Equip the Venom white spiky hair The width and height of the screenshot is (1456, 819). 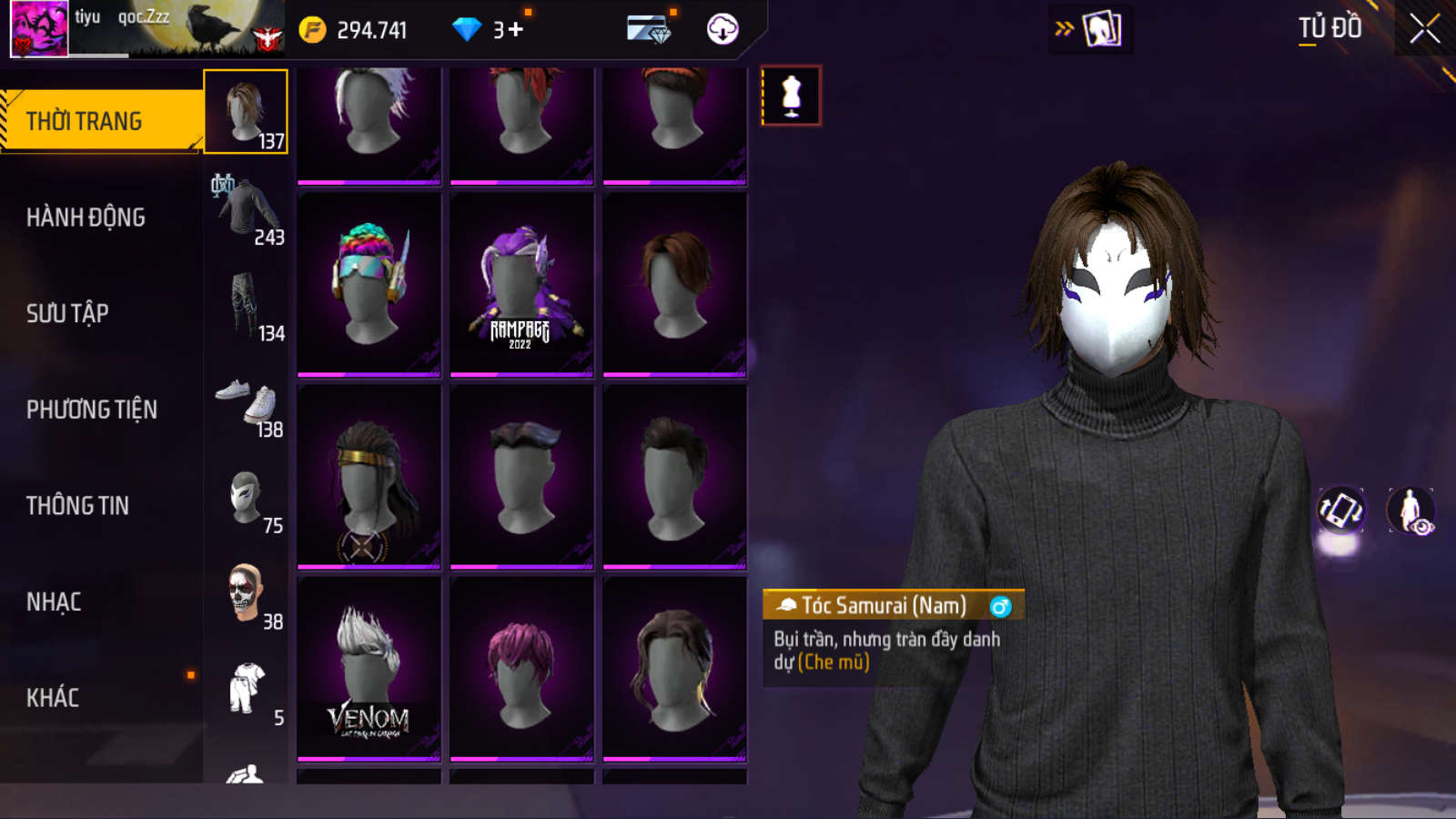369,669
